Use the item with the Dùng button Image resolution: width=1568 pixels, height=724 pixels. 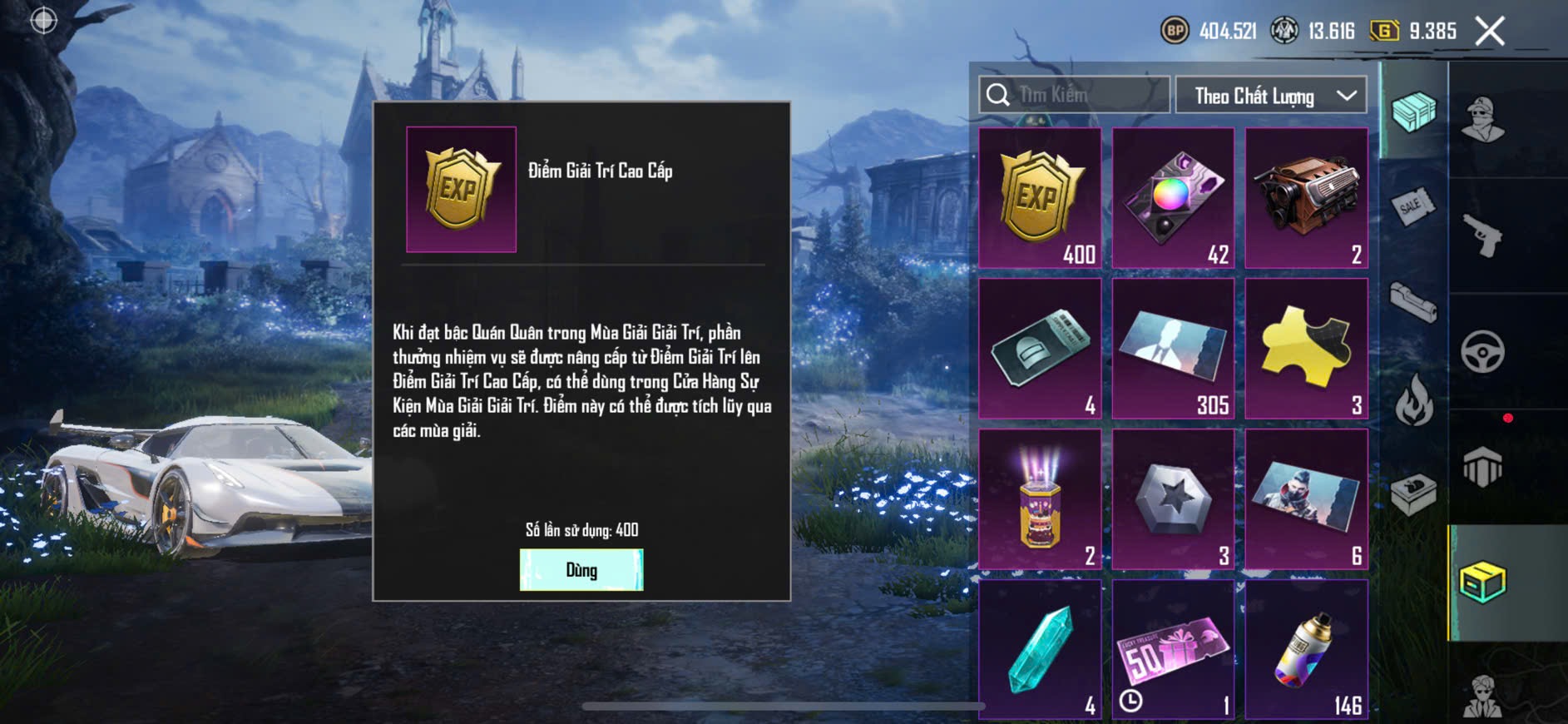(x=581, y=570)
